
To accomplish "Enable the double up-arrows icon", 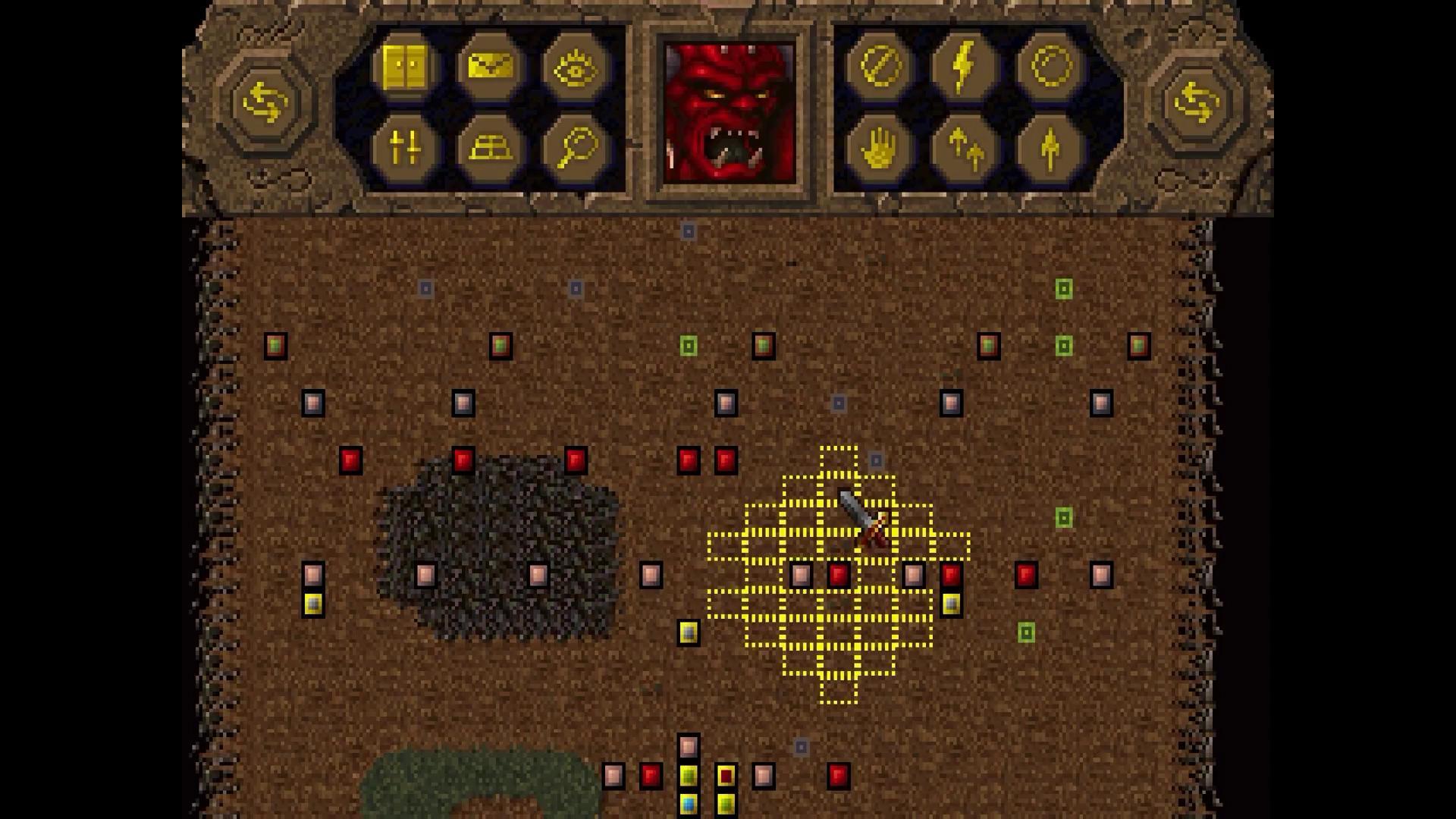I will pos(965,148).
